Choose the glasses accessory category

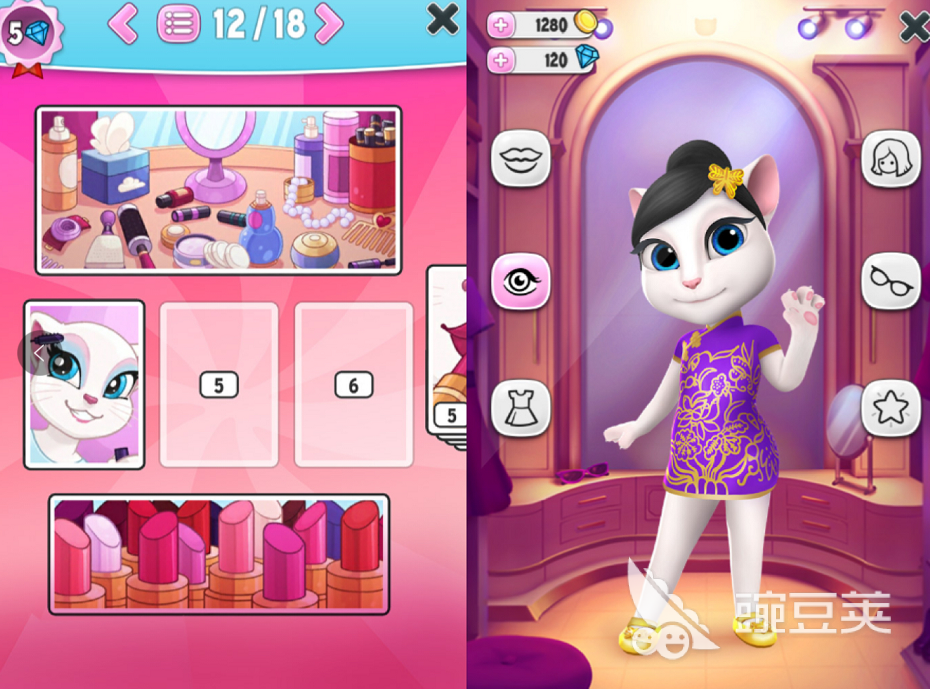point(890,281)
